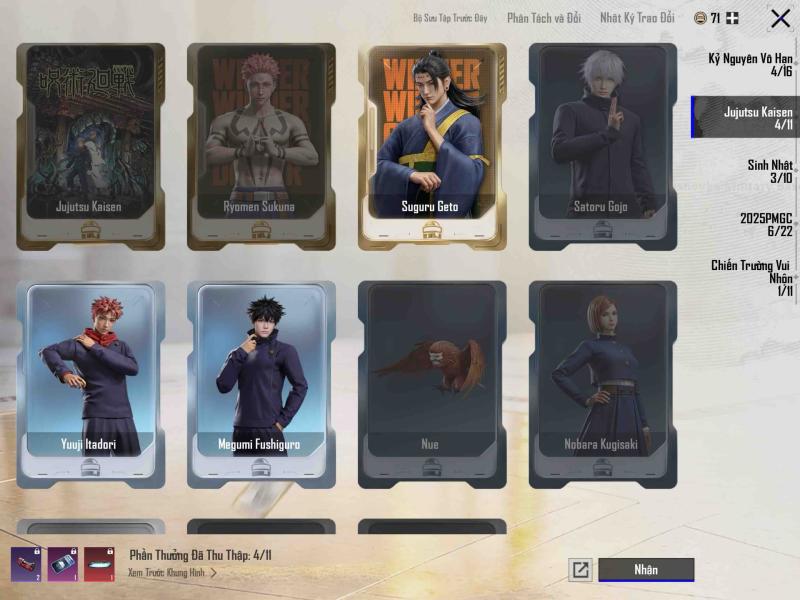Select the Megumi Fushiguro card

[x=261, y=383]
